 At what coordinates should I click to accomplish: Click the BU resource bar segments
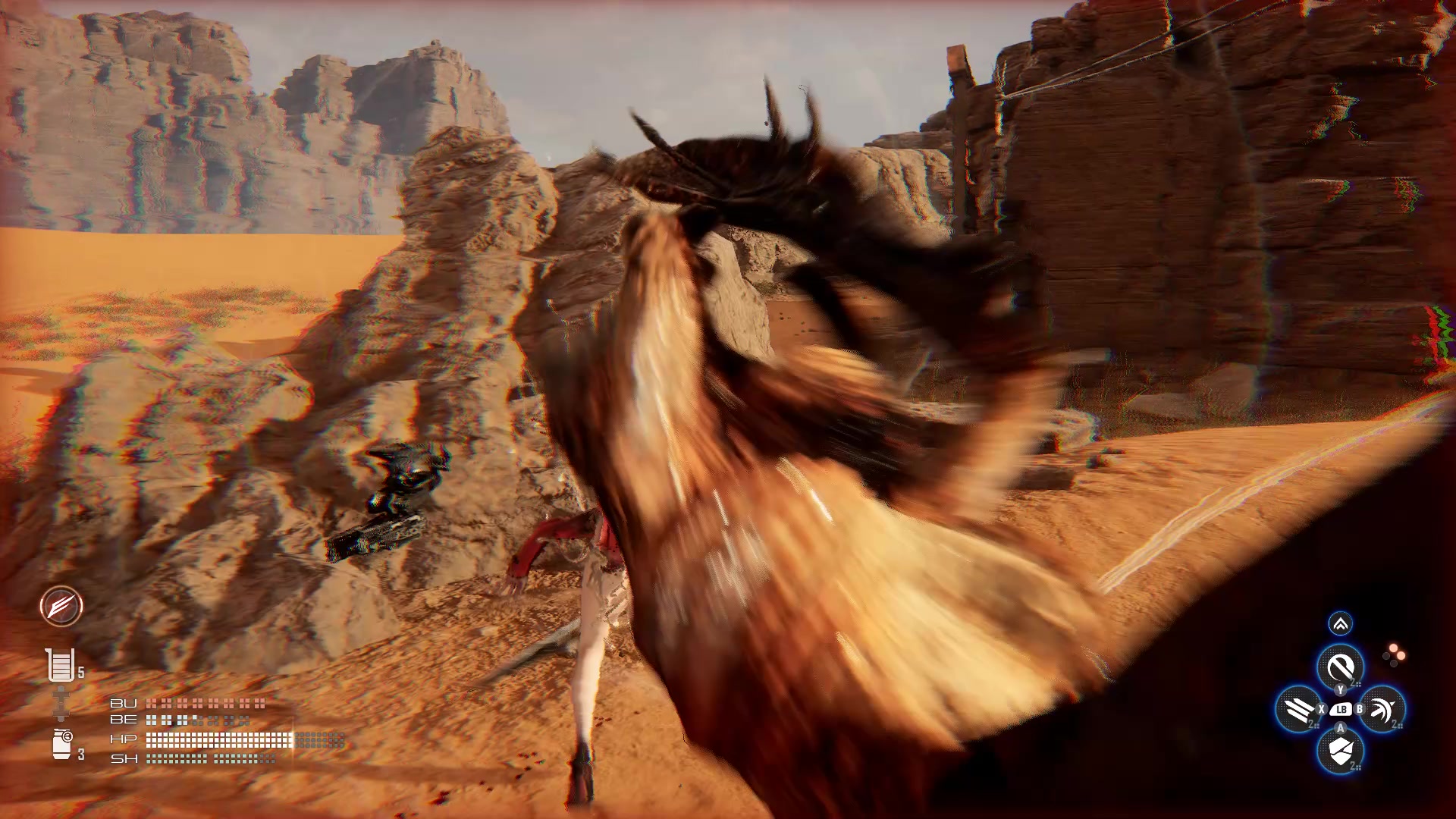[204, 704]
